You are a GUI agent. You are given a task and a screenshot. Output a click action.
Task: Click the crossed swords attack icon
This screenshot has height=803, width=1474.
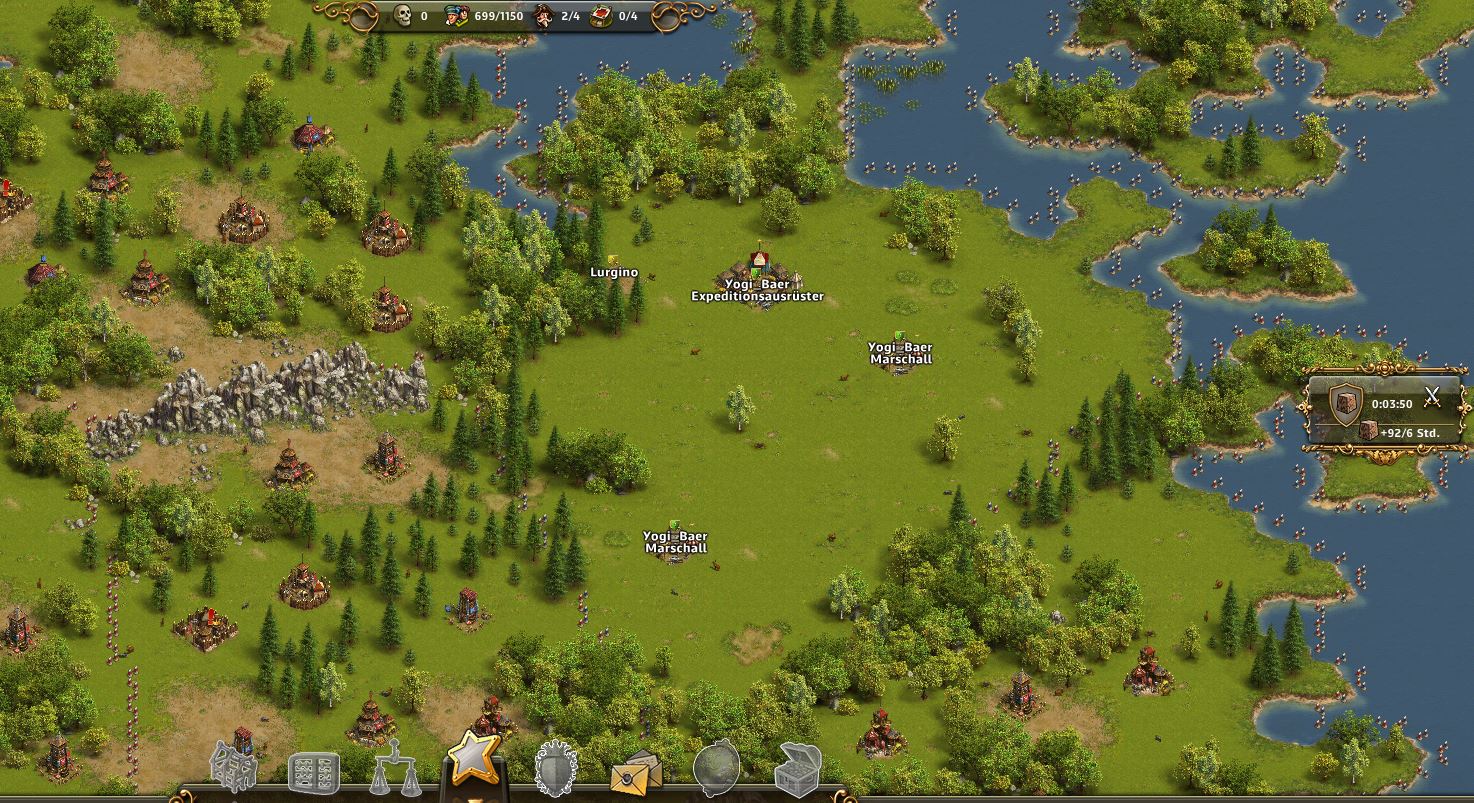1432,396
